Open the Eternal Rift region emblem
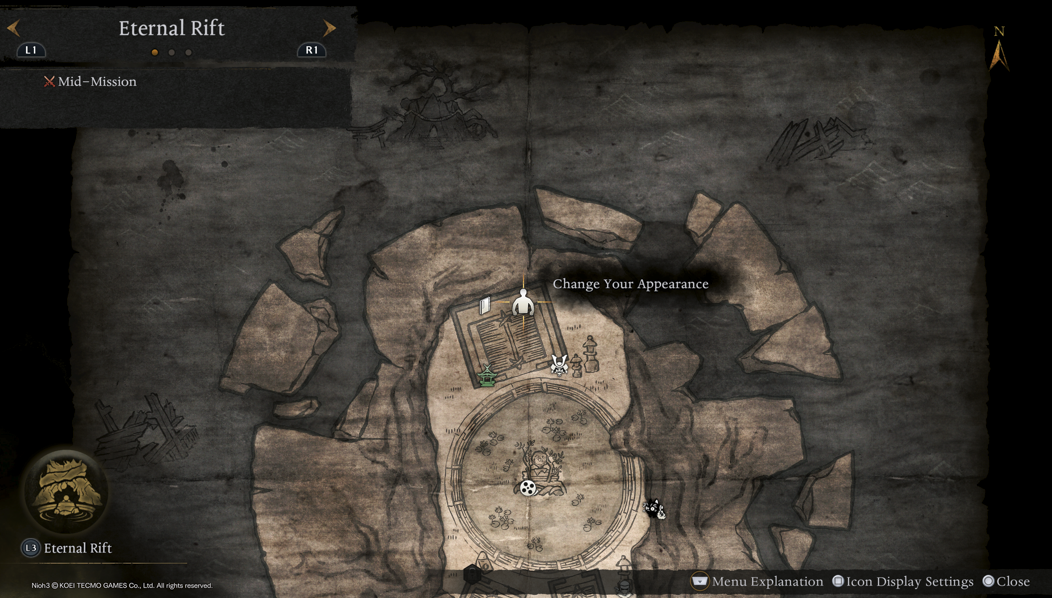Screen dimensions: 1052x598 tap(66, 492)
